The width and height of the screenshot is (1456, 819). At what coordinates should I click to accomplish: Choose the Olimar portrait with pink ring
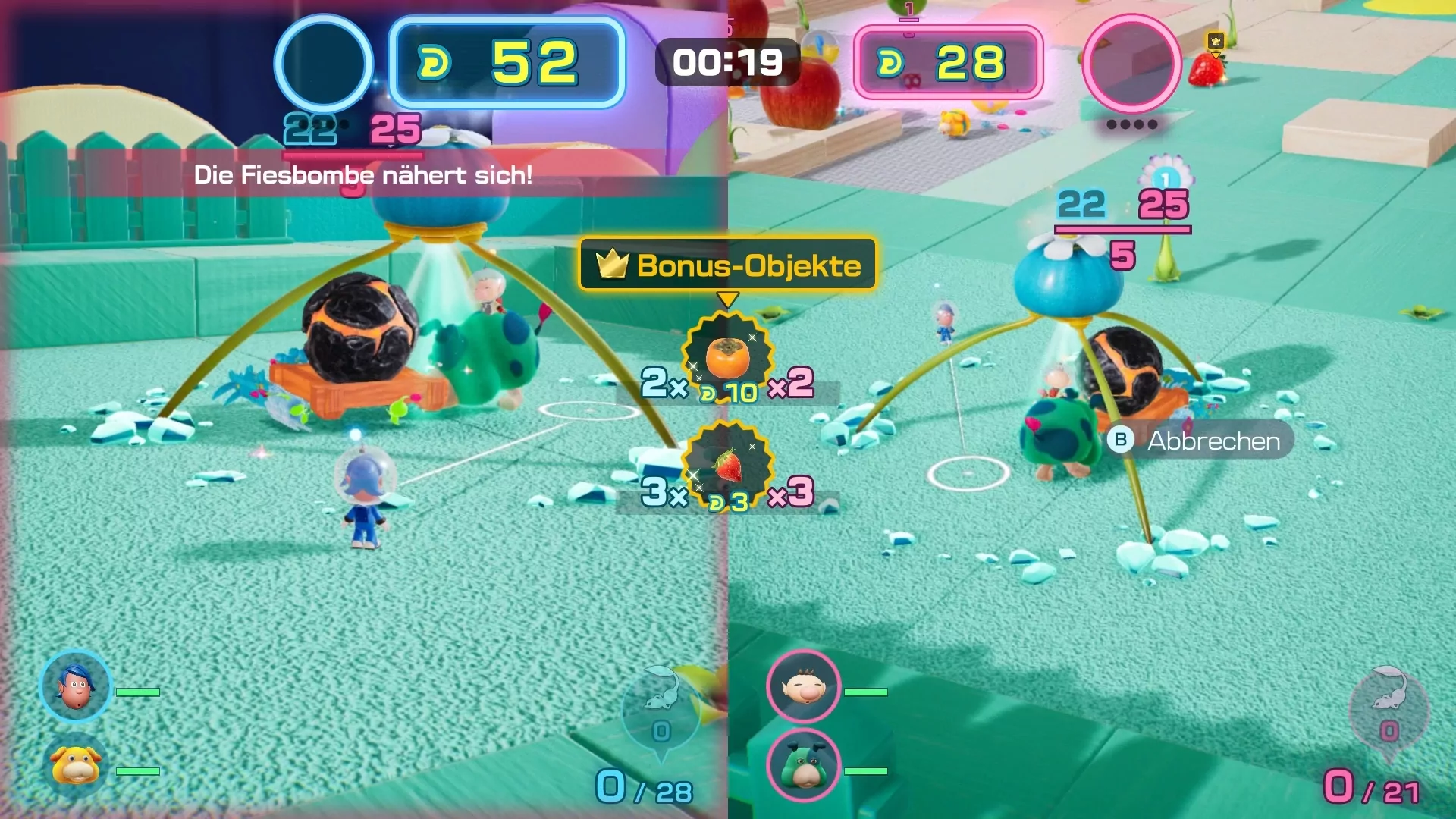(803, 687)
